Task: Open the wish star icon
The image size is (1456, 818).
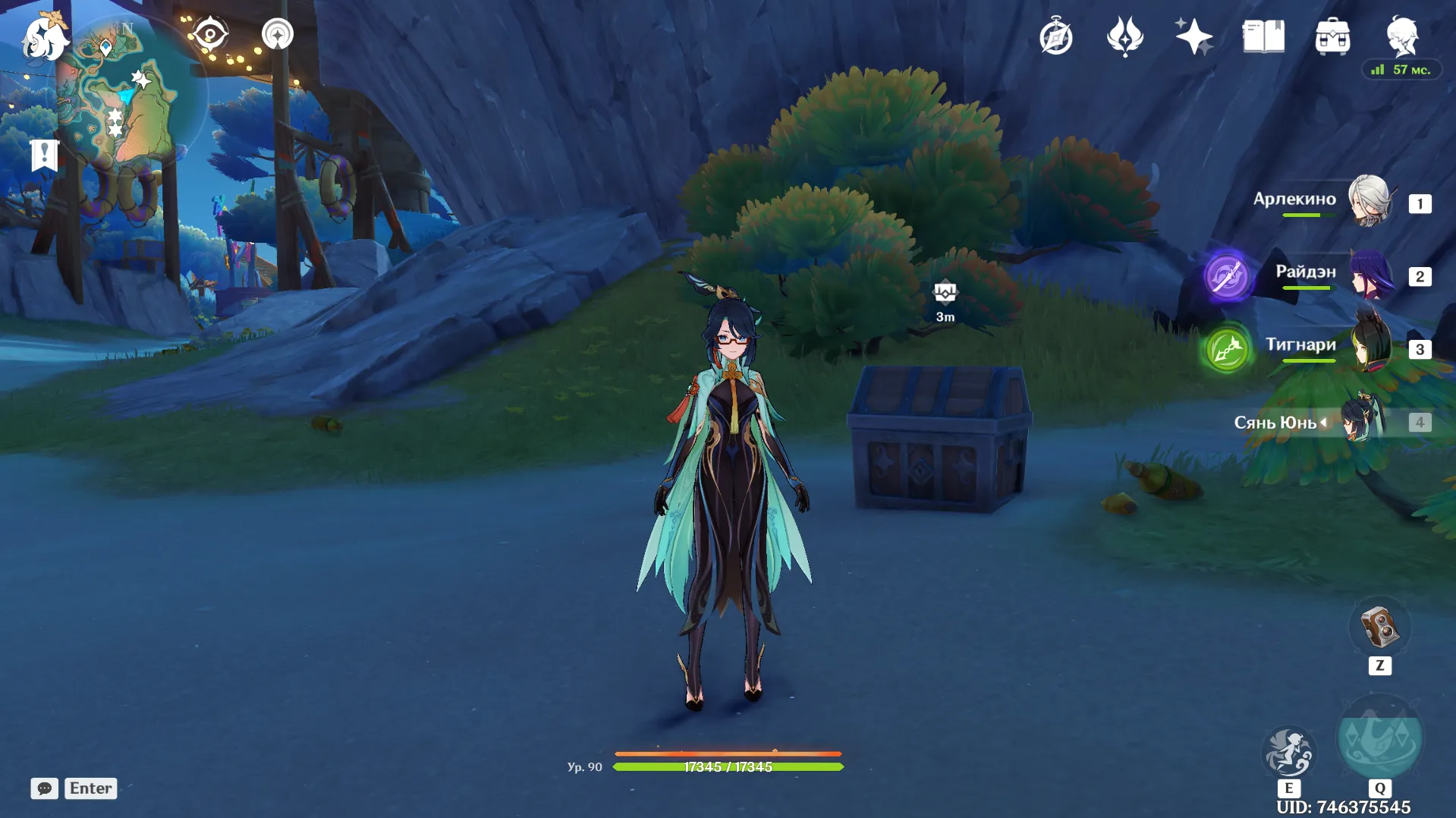Action: point(1124,36)
